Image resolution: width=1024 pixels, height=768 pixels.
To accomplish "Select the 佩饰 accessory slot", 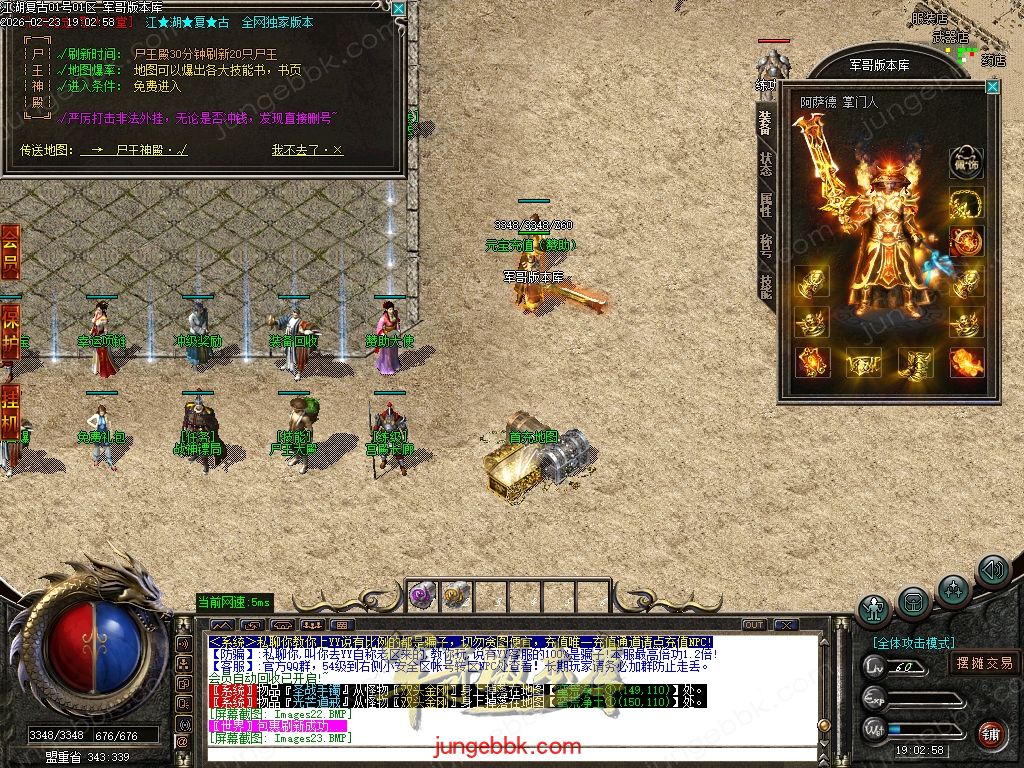I will pos(966,161).
